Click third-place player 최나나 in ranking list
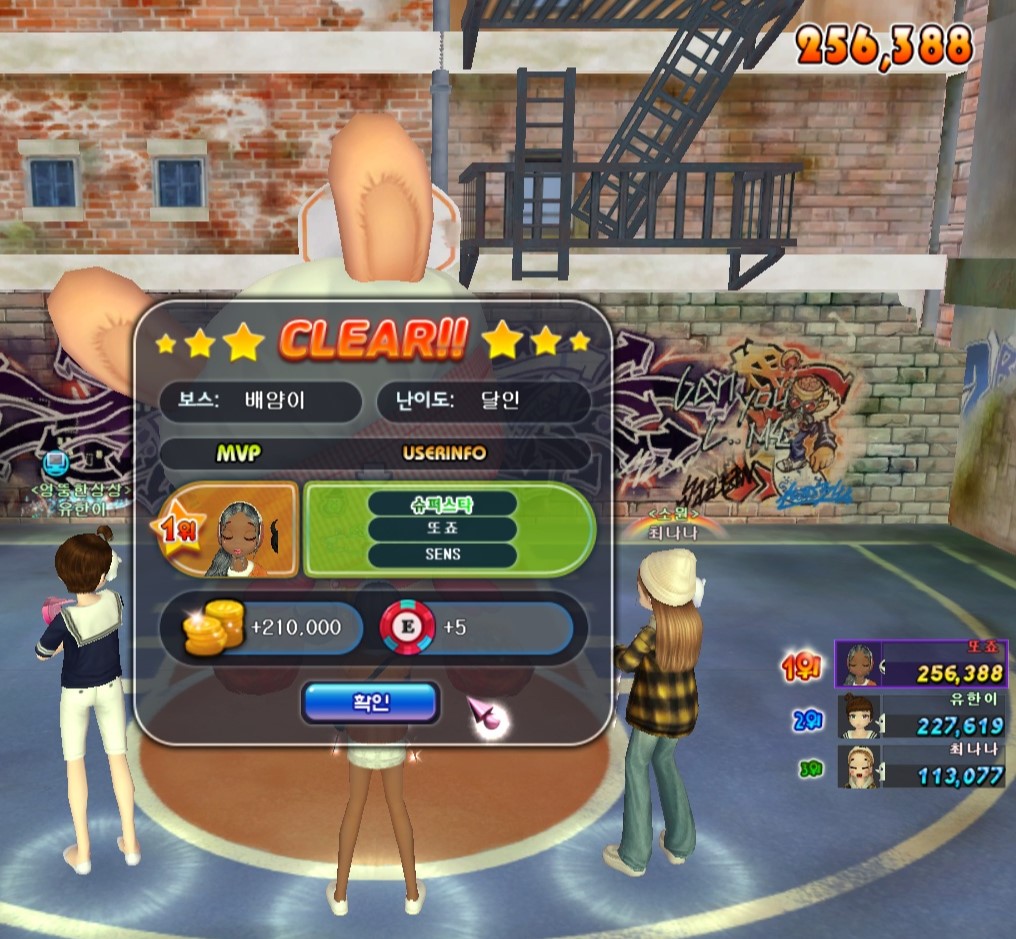The width and height of the screenshot is (1016, 939). pyautogui.click(x=921, y=765)
